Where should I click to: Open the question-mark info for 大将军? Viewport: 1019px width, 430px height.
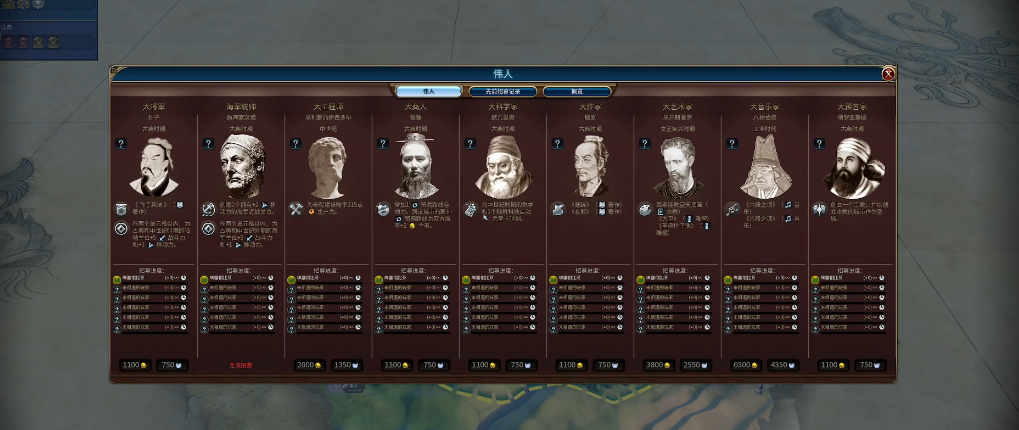[x=121, y=144]
